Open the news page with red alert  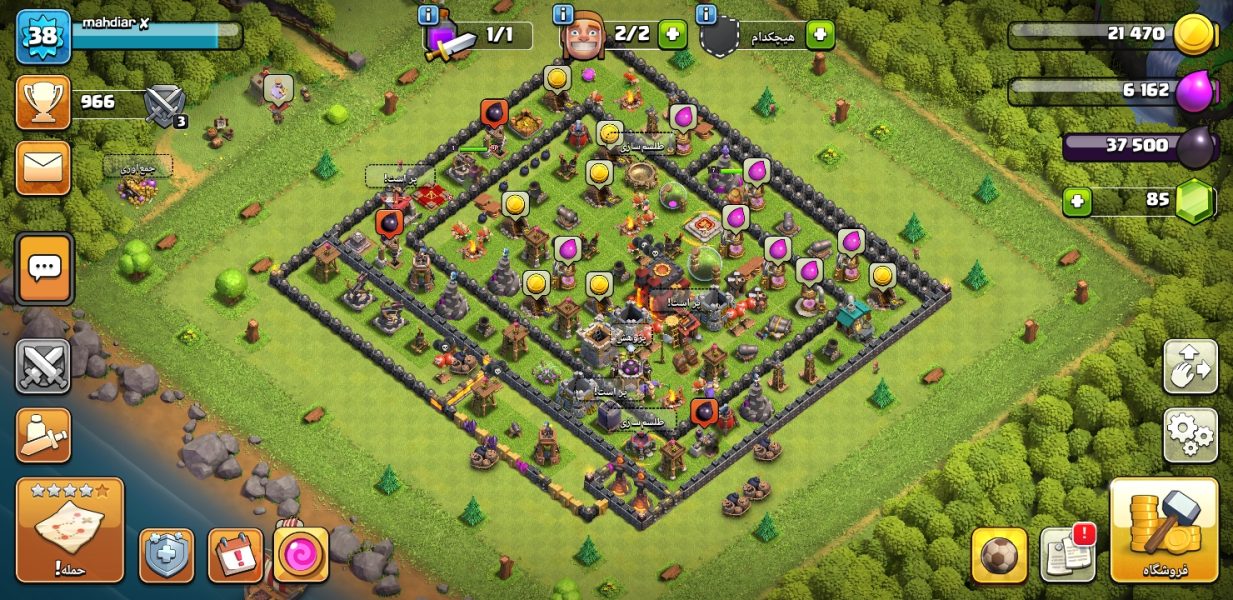[1068, 553]
